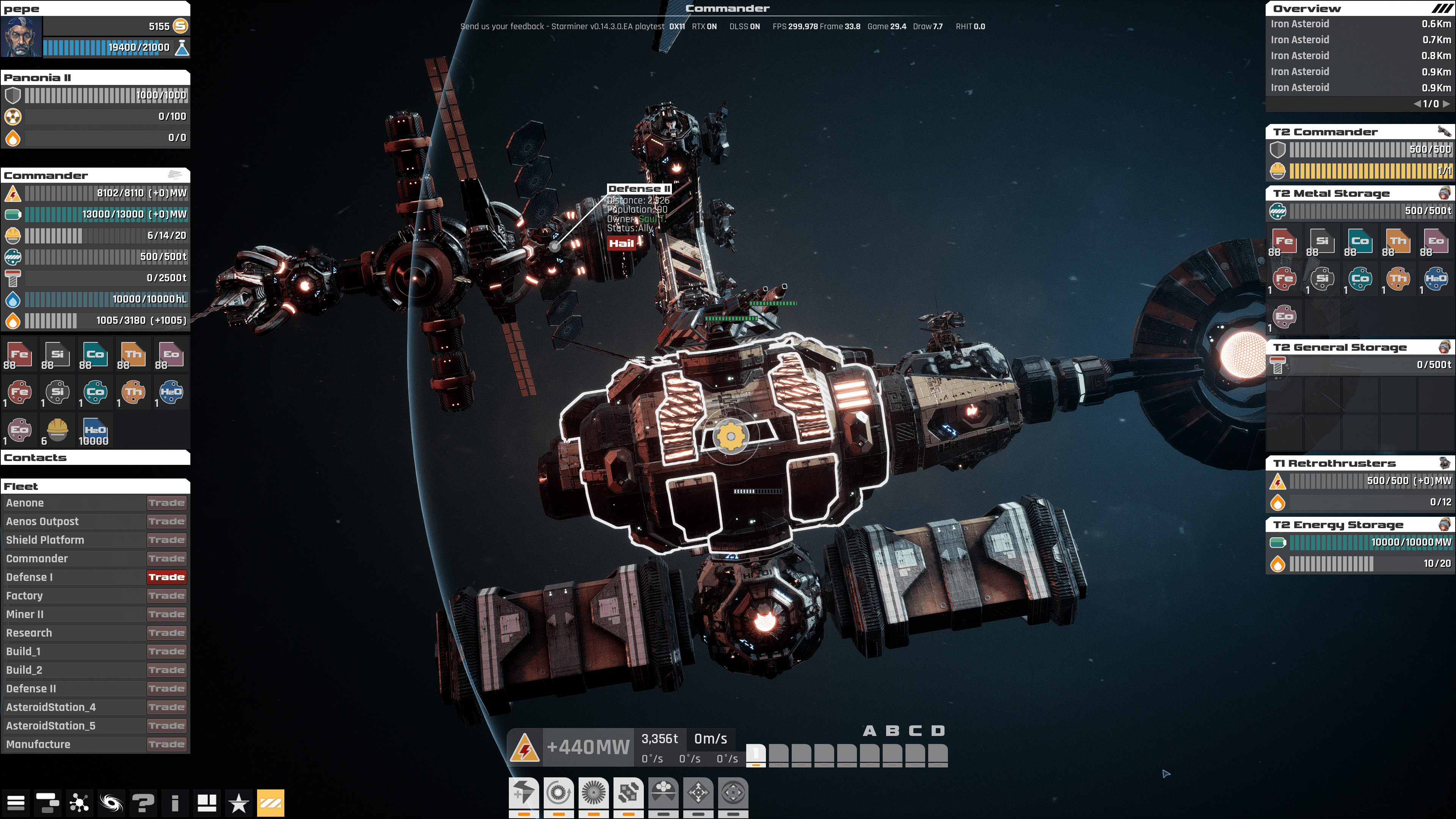Trade with Defense I in fleet list

pyautogui.click(x=166, y=577)
